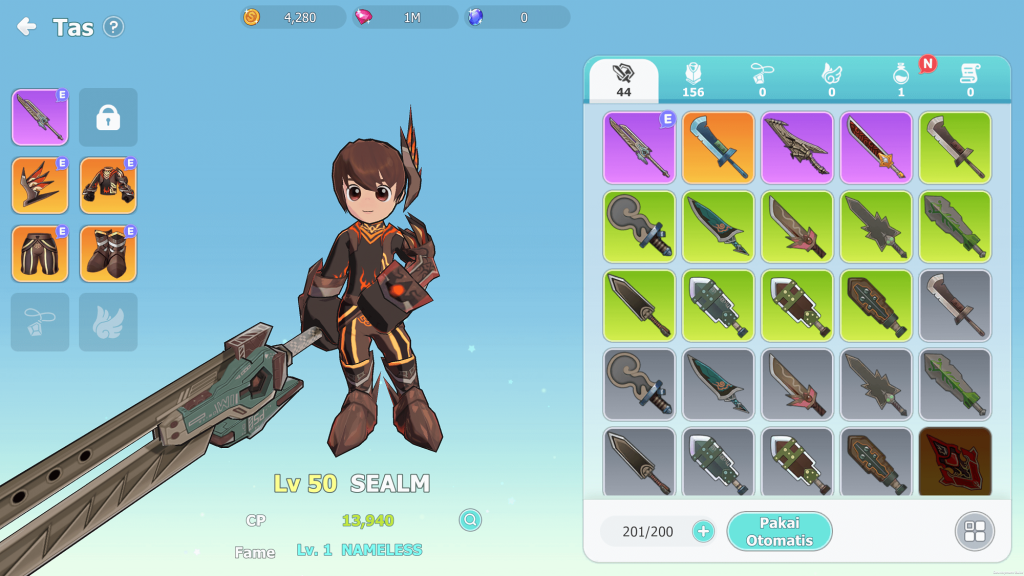1024x576 pixels.
Task: Select the equipped weapon slot
Action: tap(40, 117)
